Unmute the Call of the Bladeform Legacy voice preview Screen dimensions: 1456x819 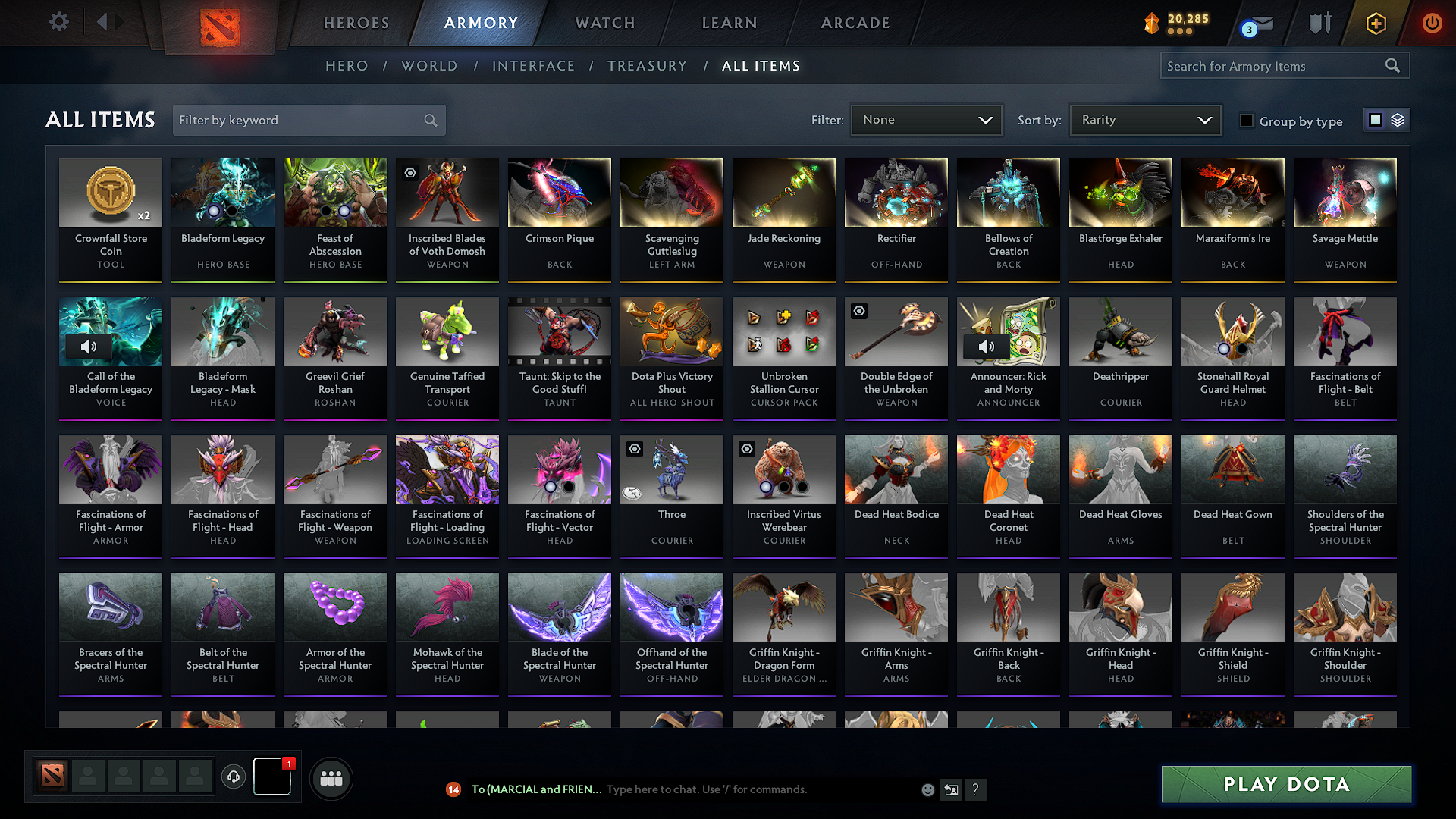pos(89,346)
